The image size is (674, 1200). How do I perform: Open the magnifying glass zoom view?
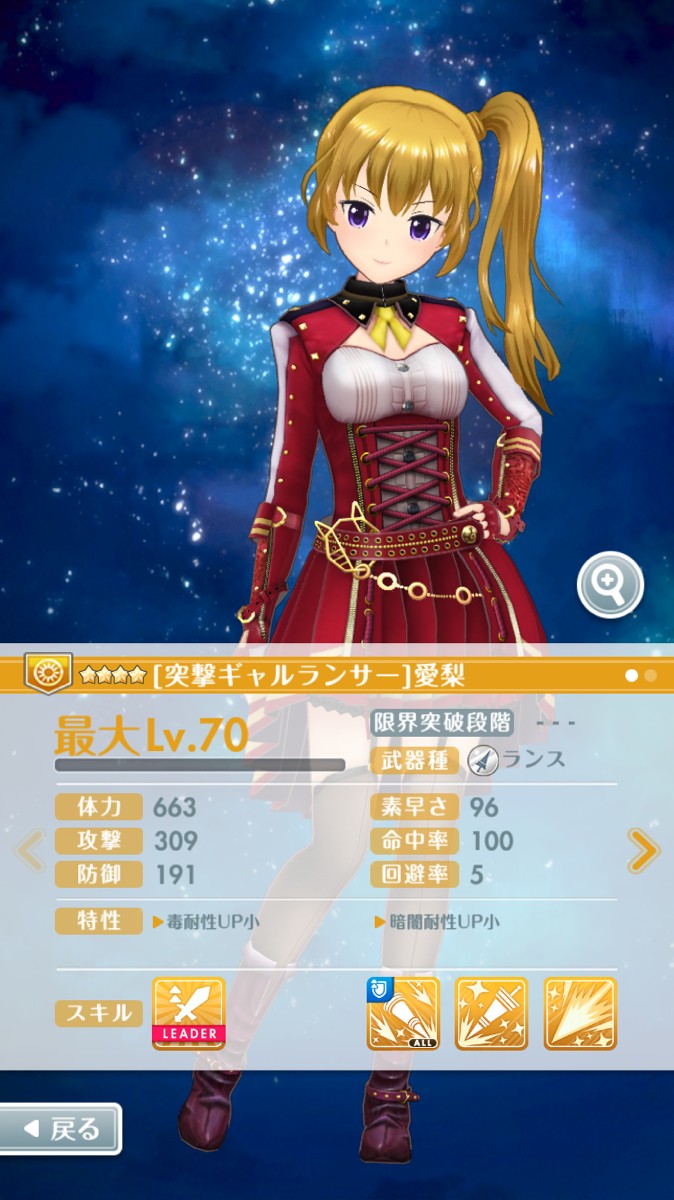(x=610, y=585)
